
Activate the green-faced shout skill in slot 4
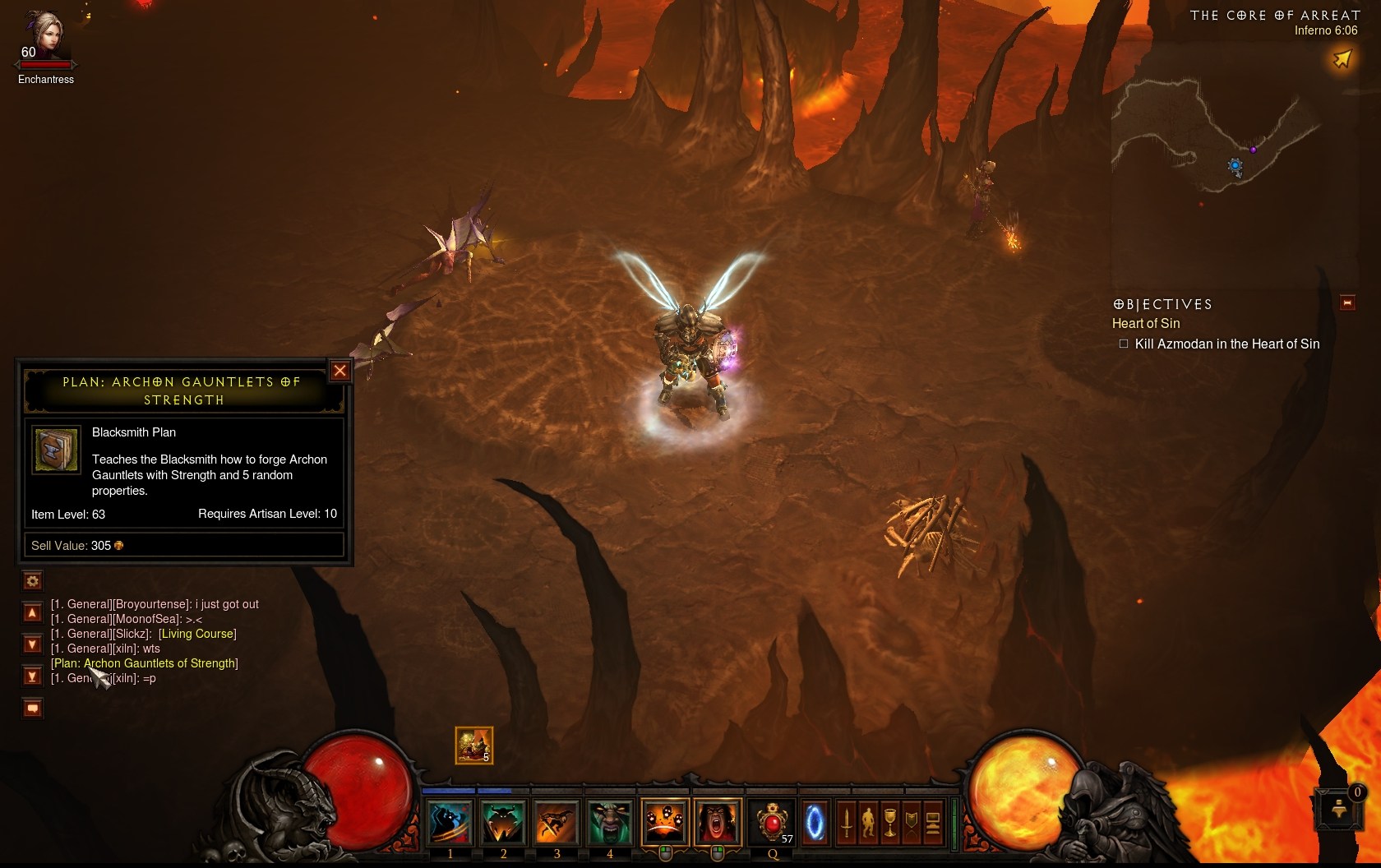tap(609, 822)
